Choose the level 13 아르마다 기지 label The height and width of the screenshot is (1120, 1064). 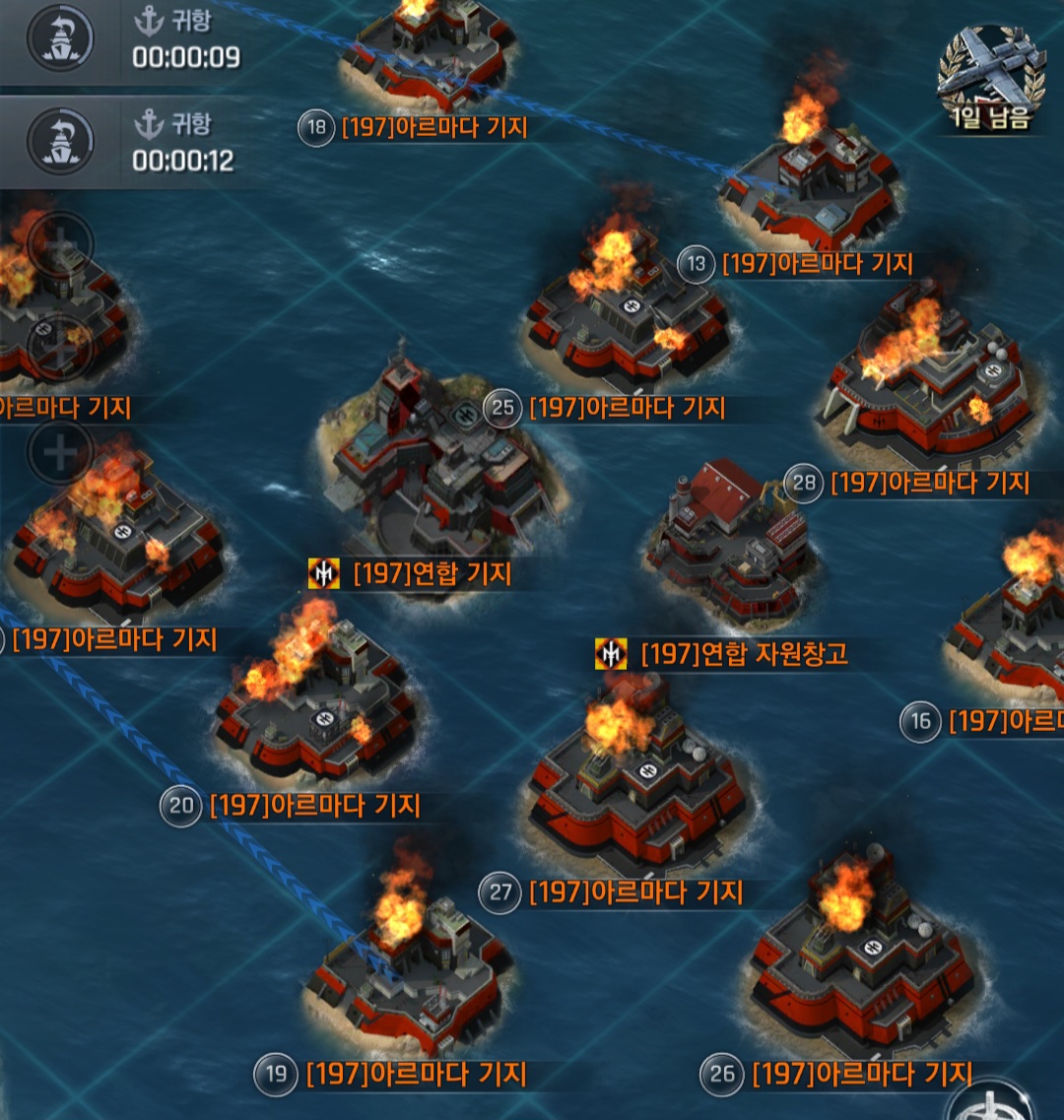click(817, 264)
